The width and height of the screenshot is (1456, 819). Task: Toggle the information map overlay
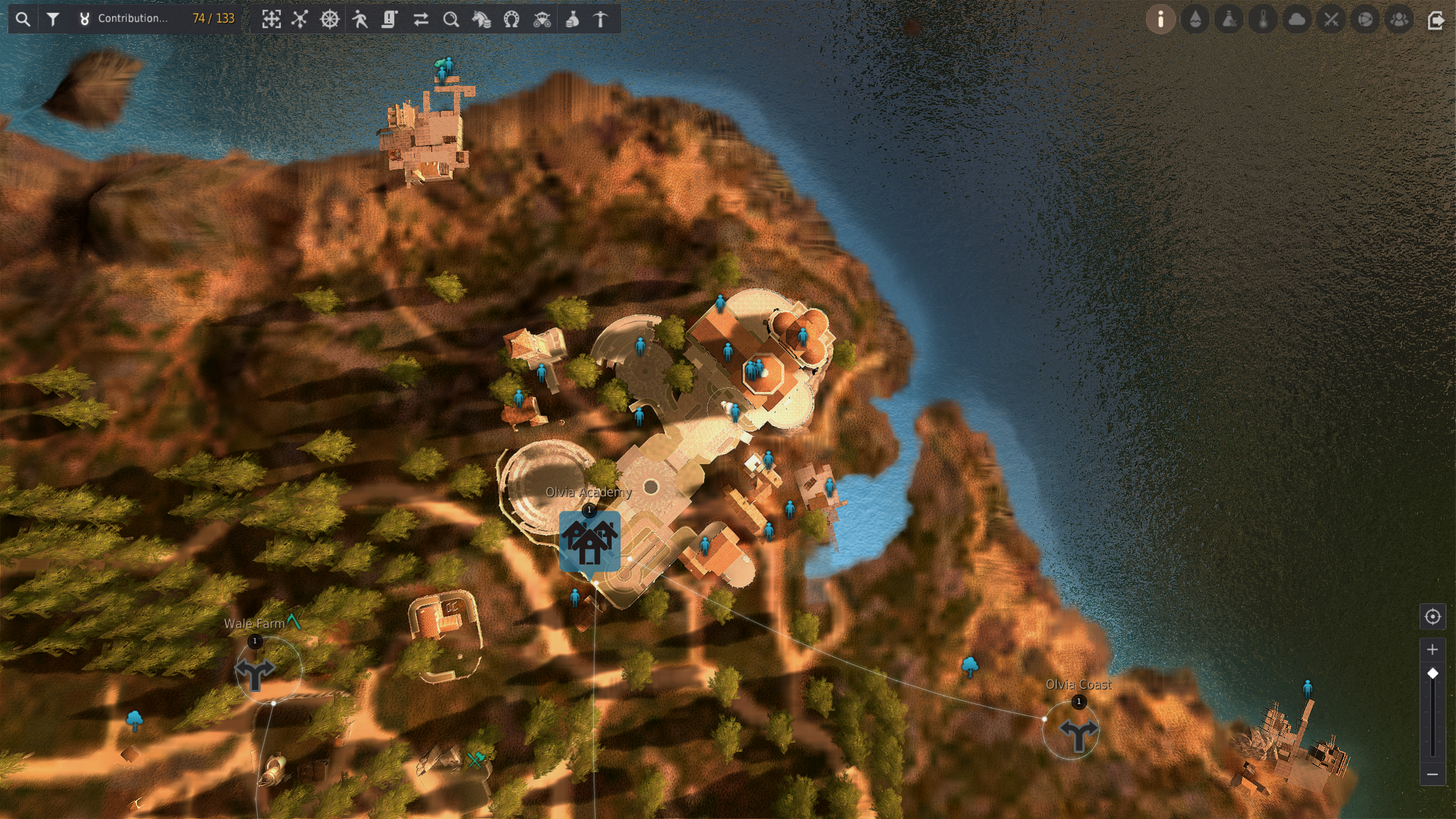coord(1160,19)
